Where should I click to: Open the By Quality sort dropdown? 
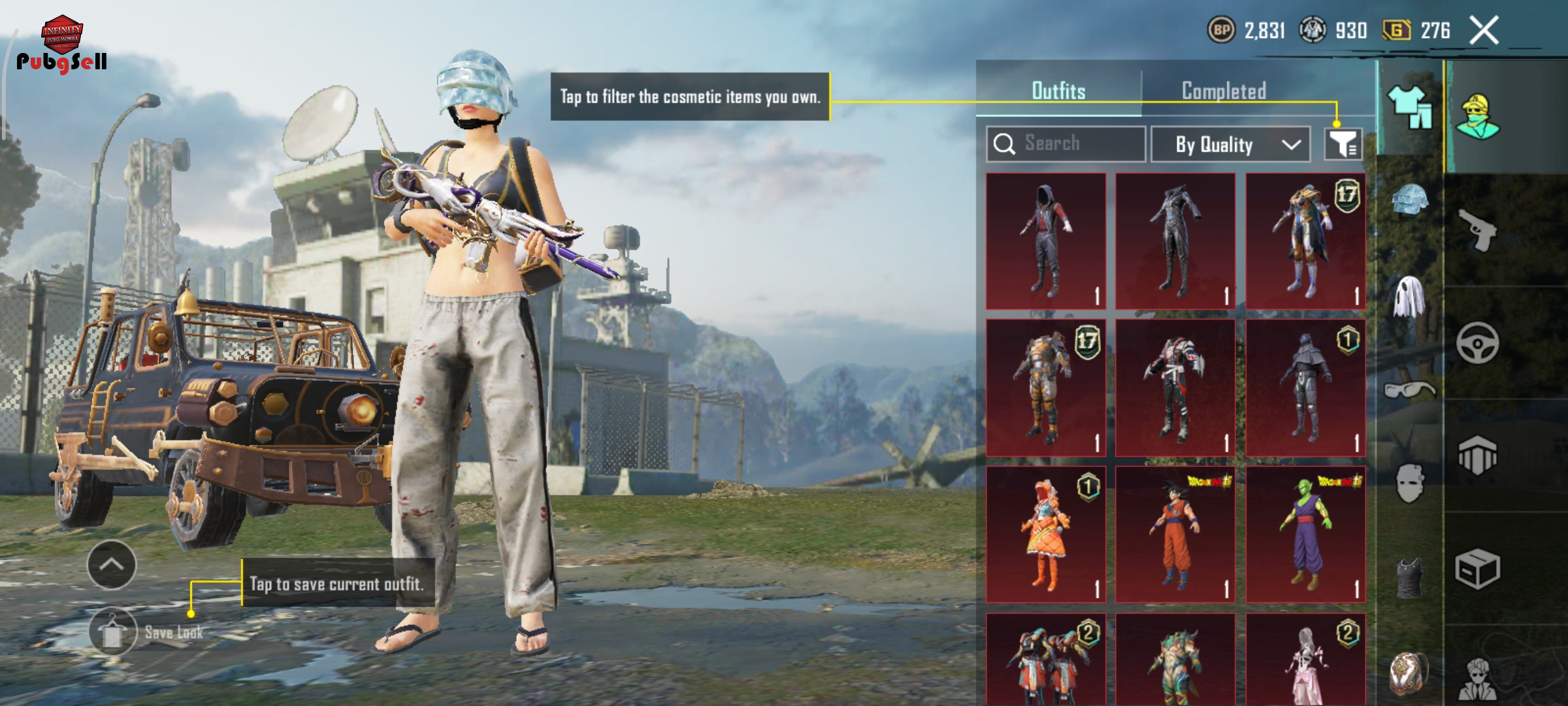(x=1230, y=144)
